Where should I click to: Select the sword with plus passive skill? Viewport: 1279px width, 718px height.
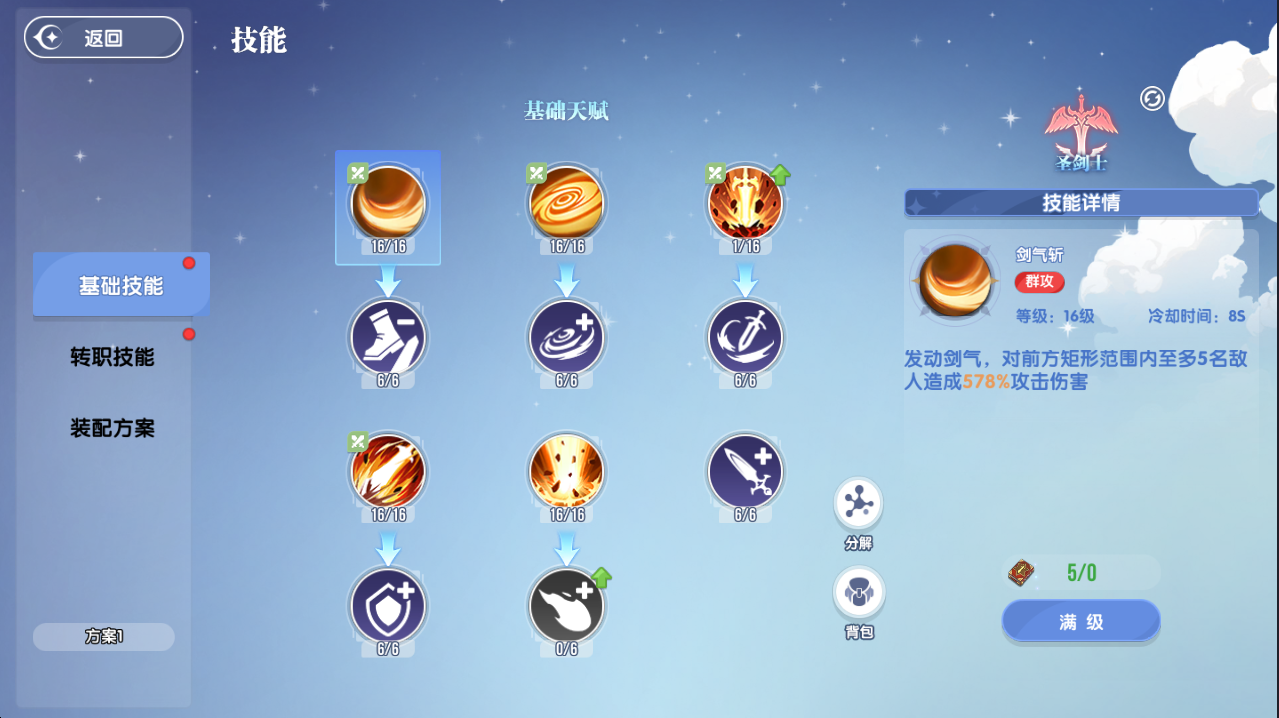tap(746, 471)
